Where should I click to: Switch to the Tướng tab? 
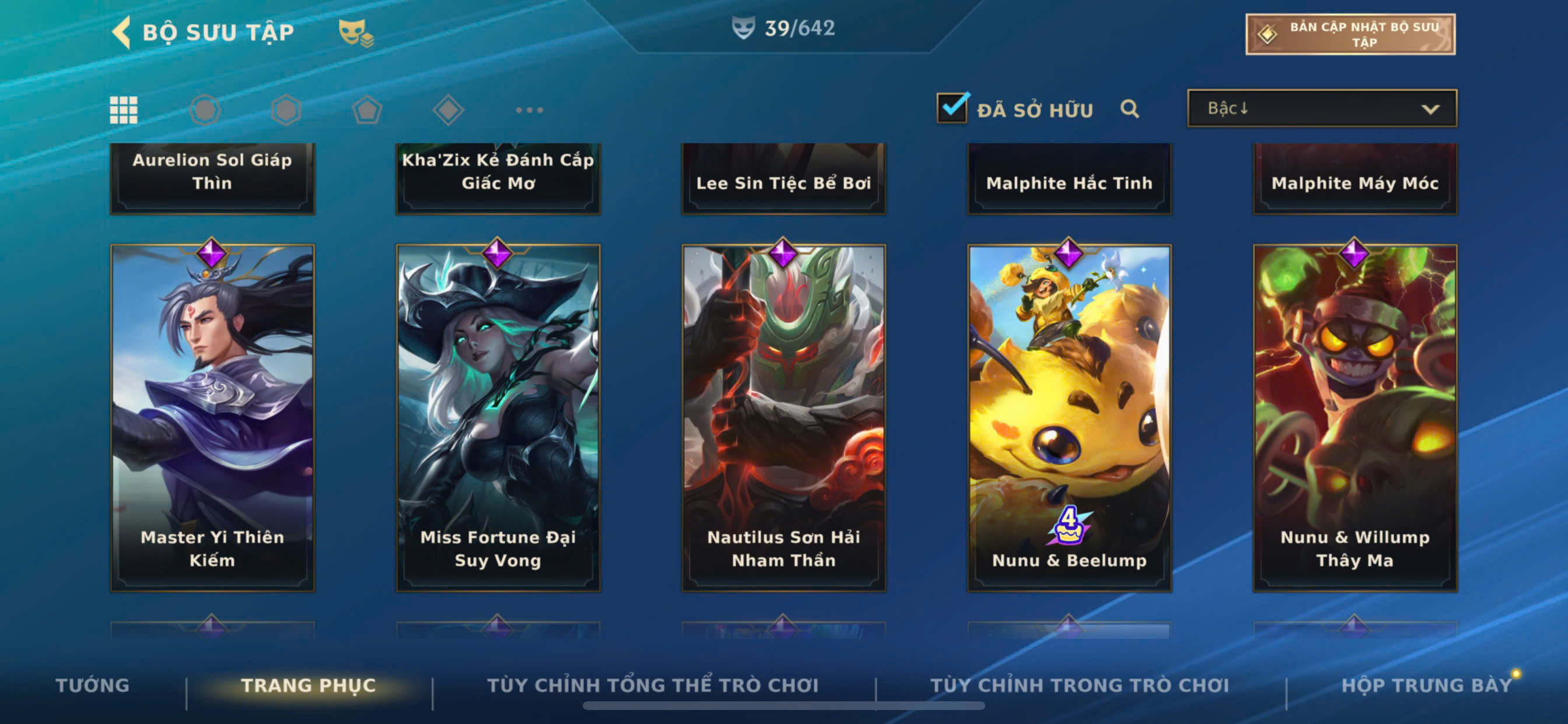pos(93,685)
